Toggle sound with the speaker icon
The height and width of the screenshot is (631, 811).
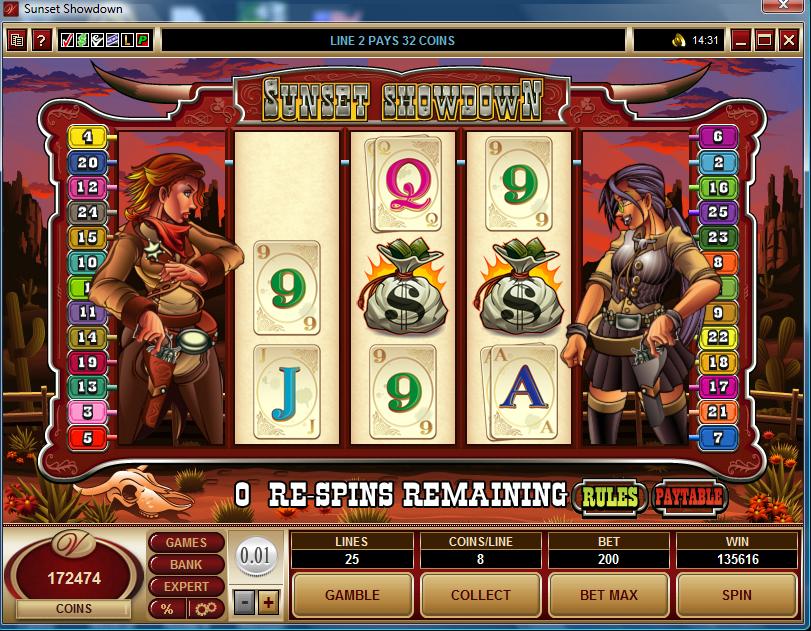tap(678, 41)
